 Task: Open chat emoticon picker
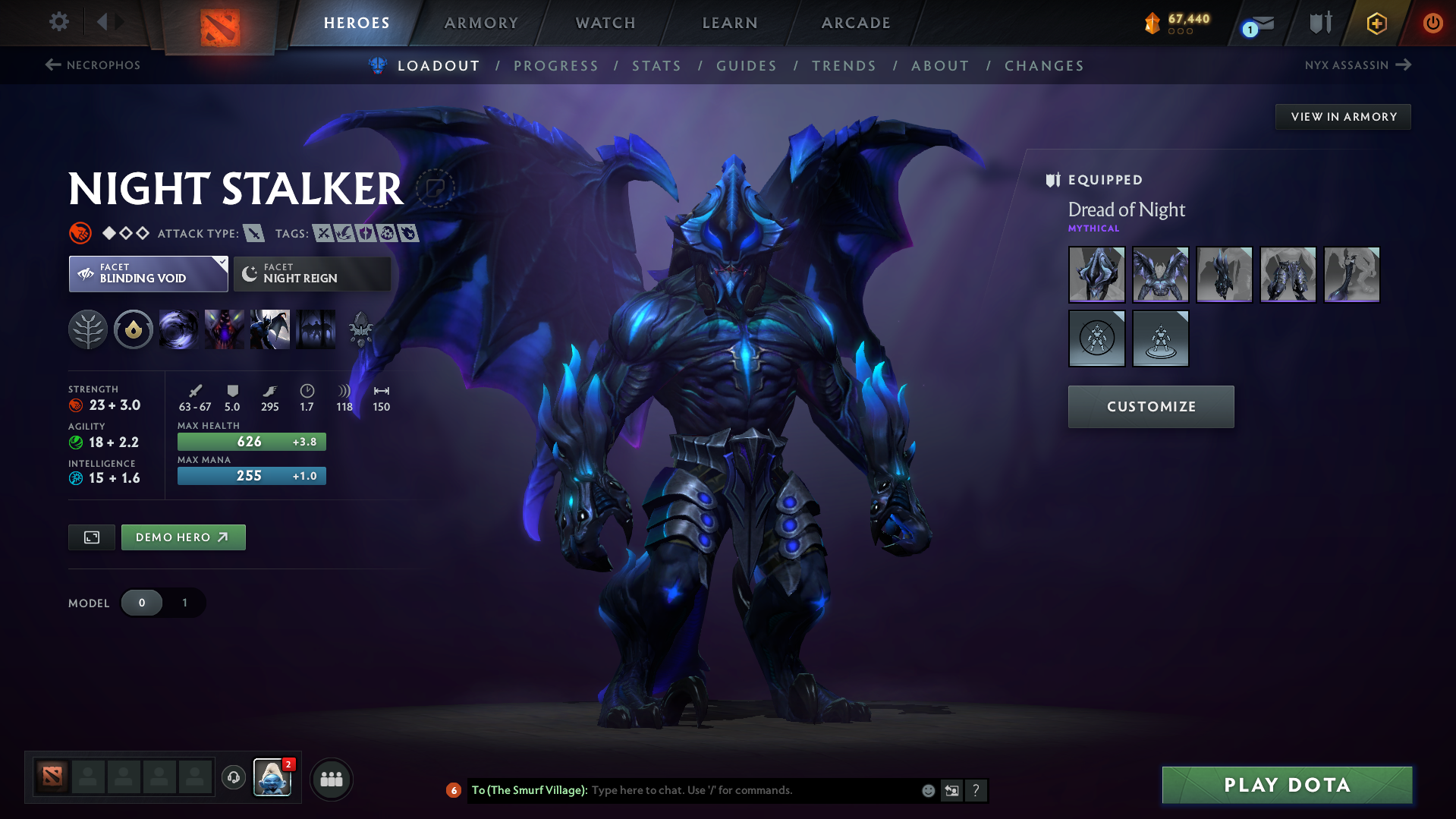[928, 790]
